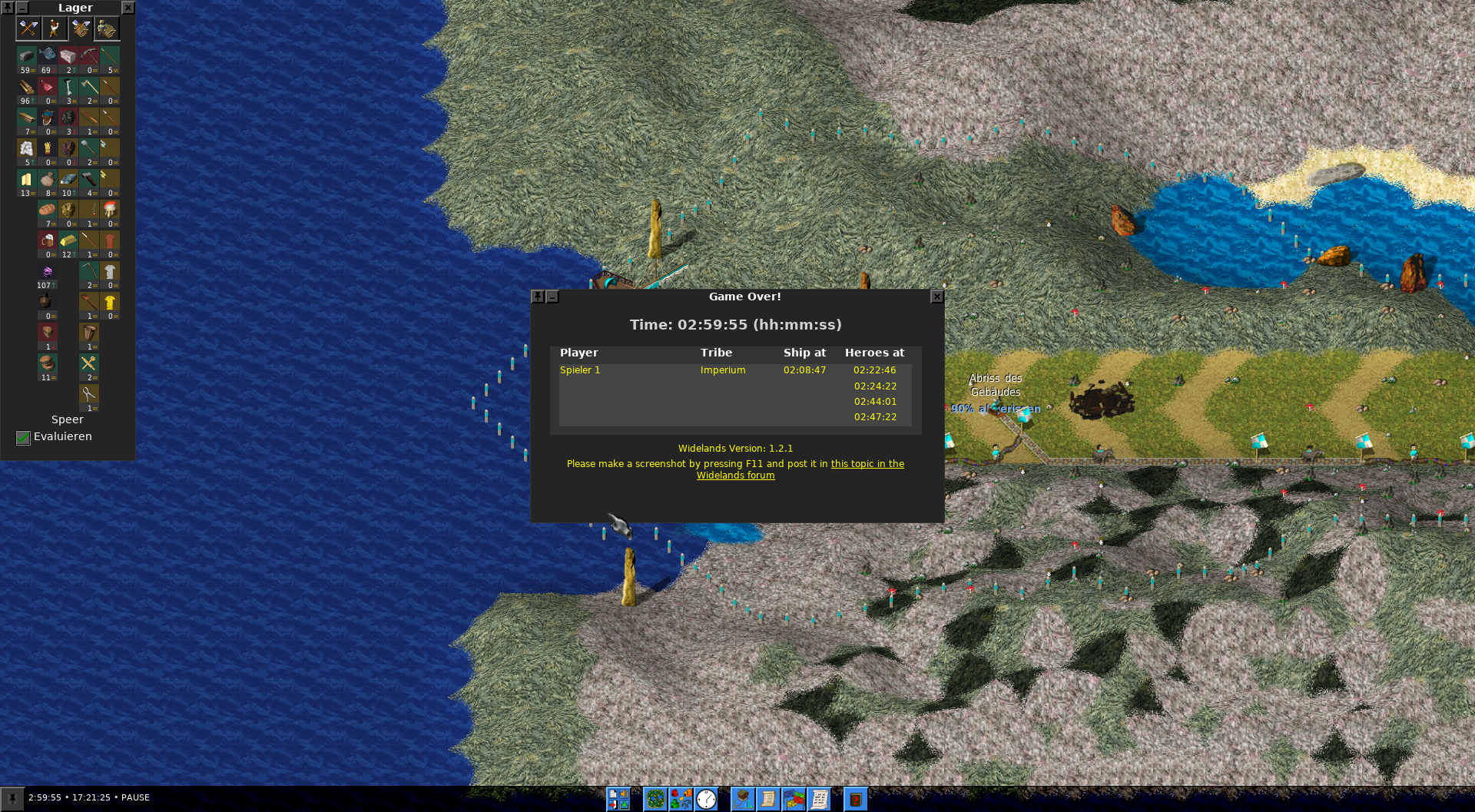This screenshot has height=812, width=1475.
Task: Open the objectives scroll in toolbar
Action: point(767,799)
